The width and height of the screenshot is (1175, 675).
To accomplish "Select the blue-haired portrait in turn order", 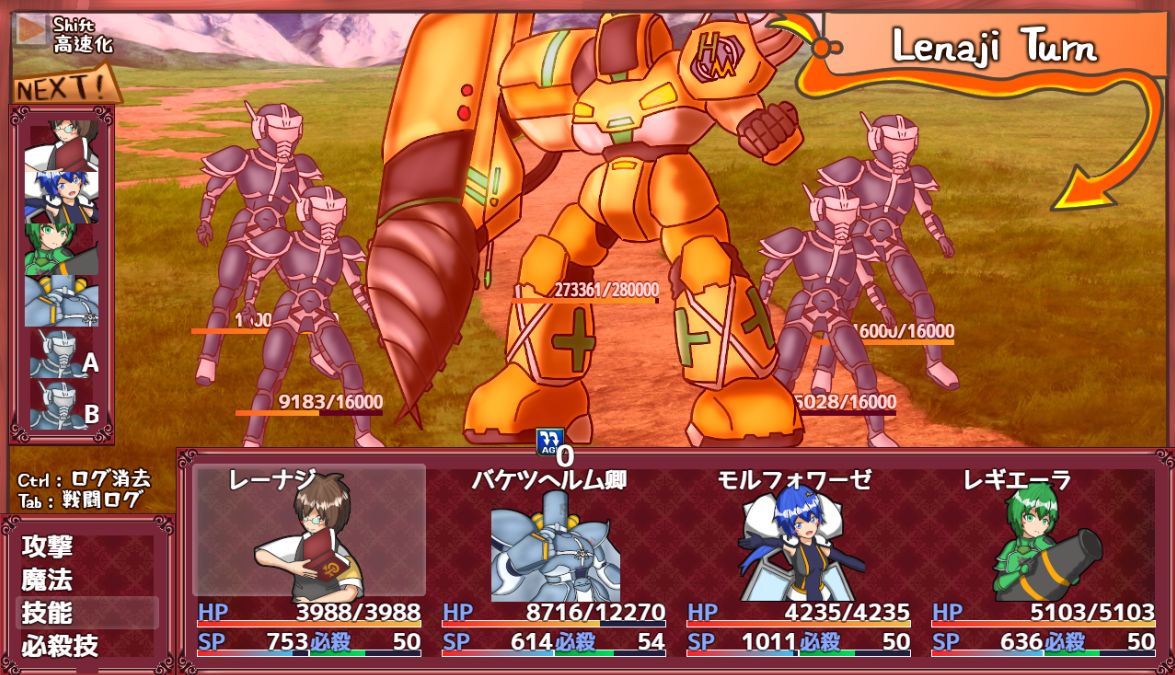I will pos(62,196).
